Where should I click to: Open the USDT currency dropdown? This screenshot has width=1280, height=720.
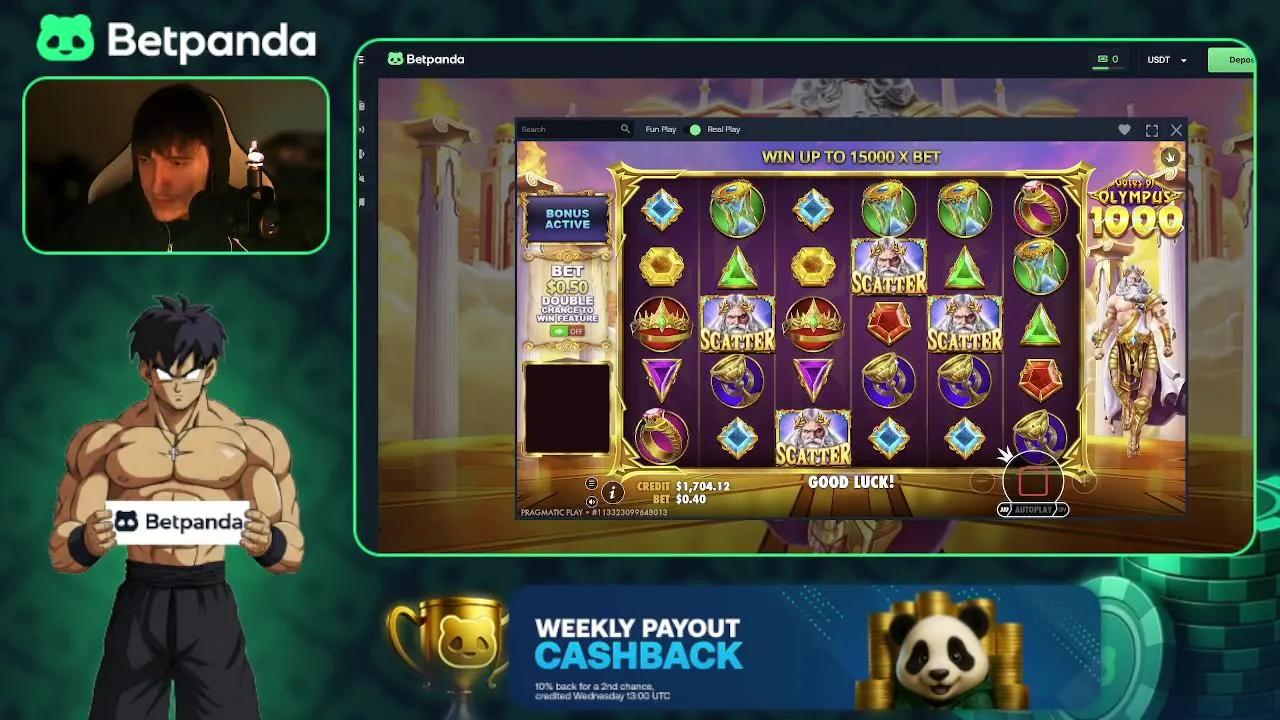pyautogui.click(x=1166, y=59)
